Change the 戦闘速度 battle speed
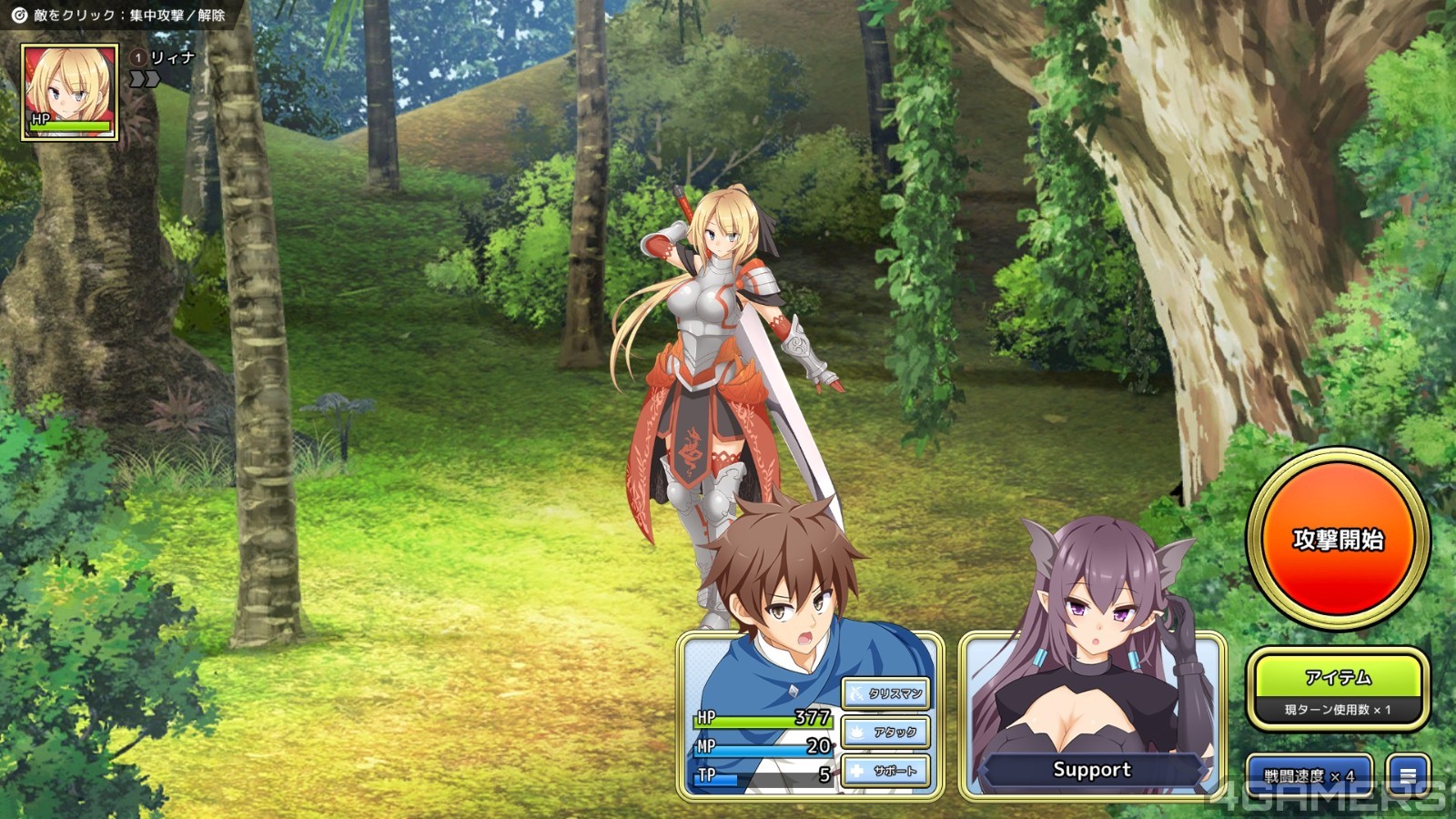The width and height of the screenshot is (1456, 819). 1309,775
